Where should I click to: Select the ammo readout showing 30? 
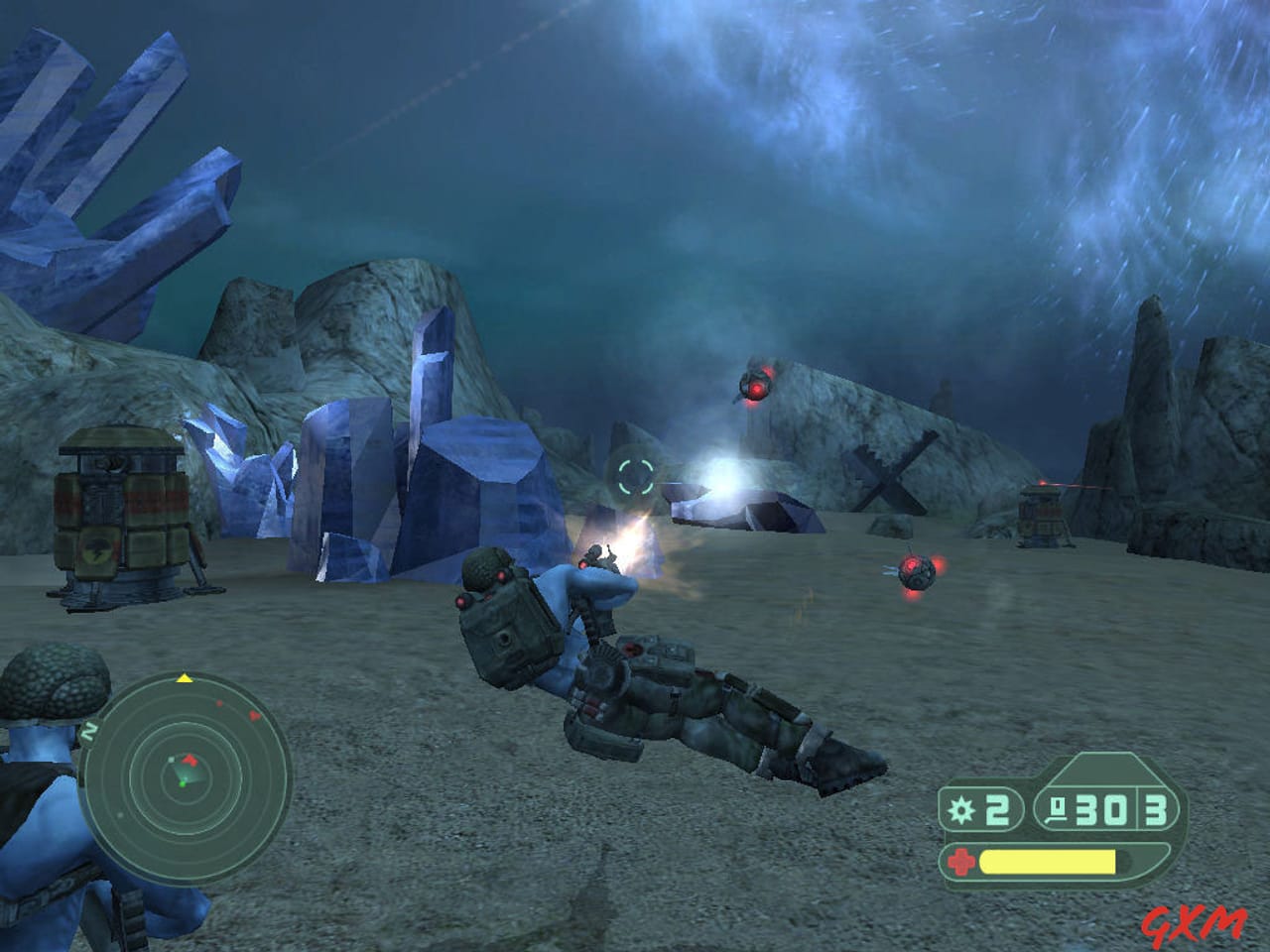coord(1099,810)
